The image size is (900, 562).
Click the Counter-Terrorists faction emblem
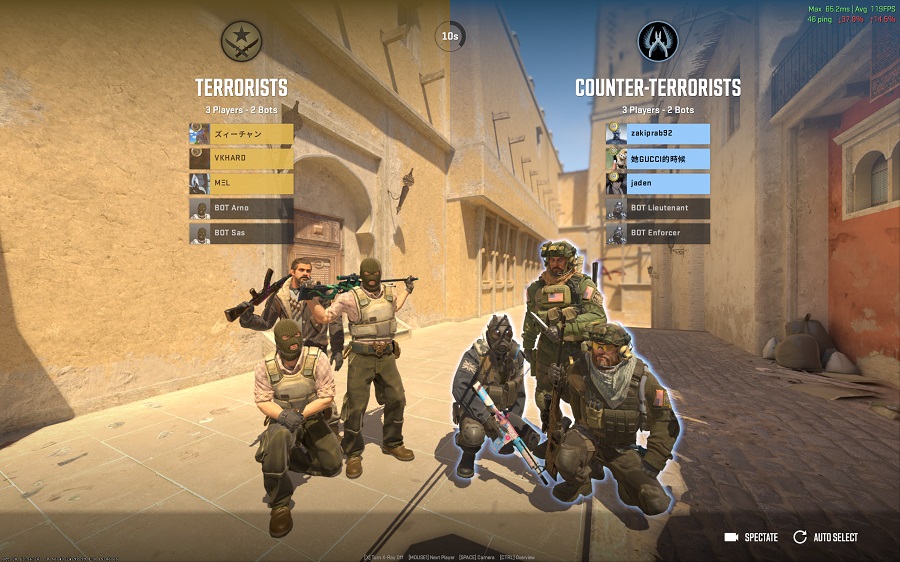coord(657,41)
